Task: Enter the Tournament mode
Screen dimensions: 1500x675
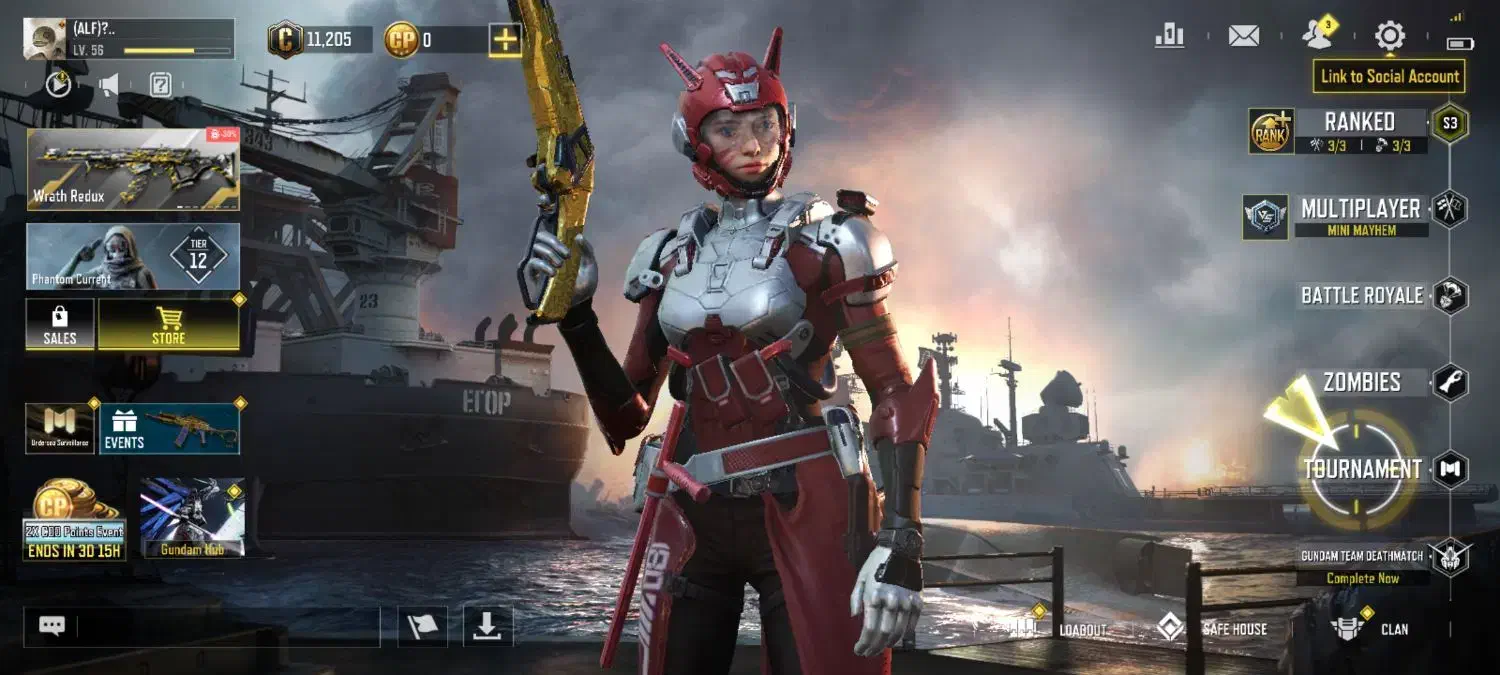Action: point(1362,469)
